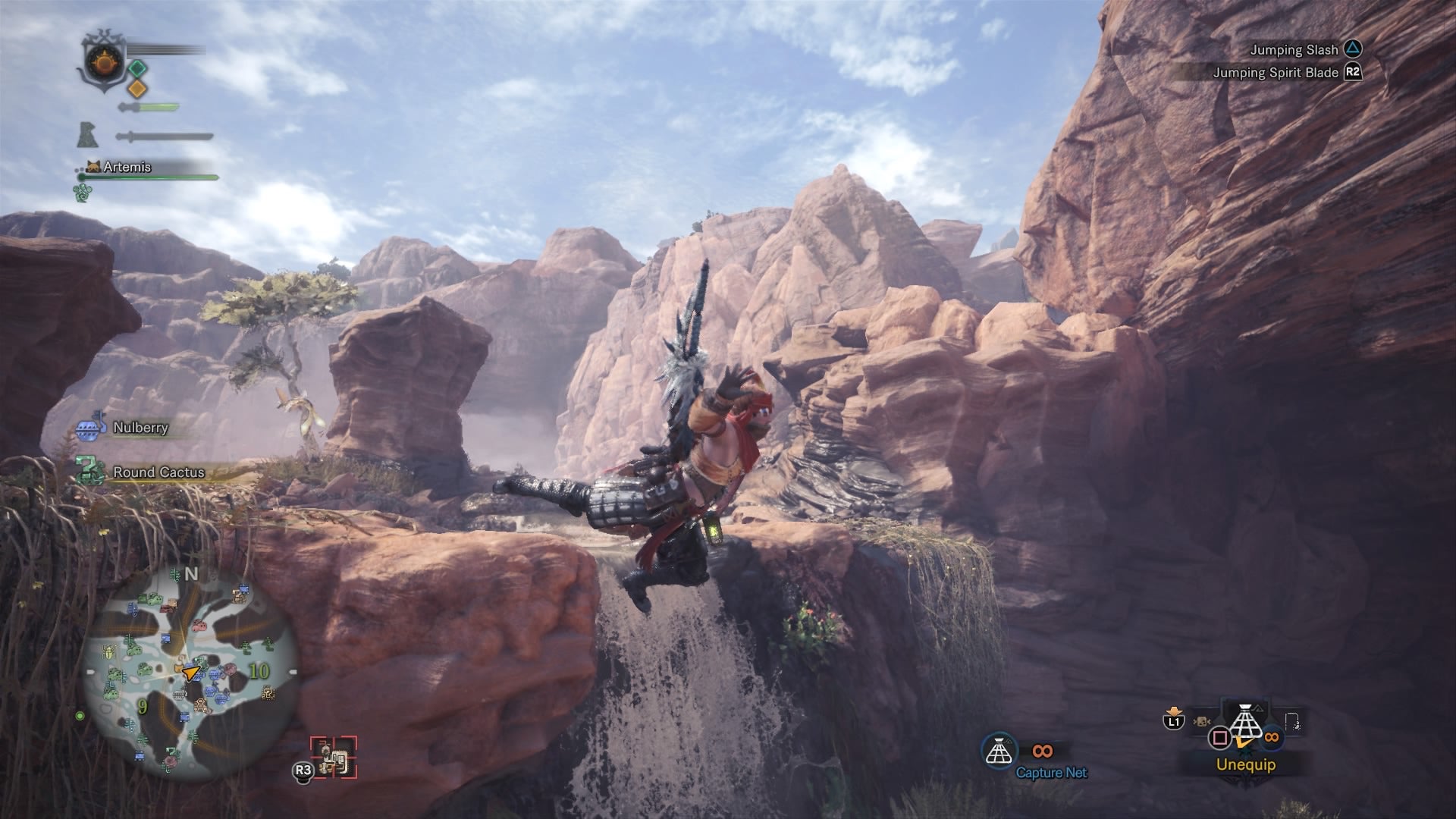Viewport: 1456px width, 819px height.
Task: Click the green diamond status icon
Action: tap(136, 69)
